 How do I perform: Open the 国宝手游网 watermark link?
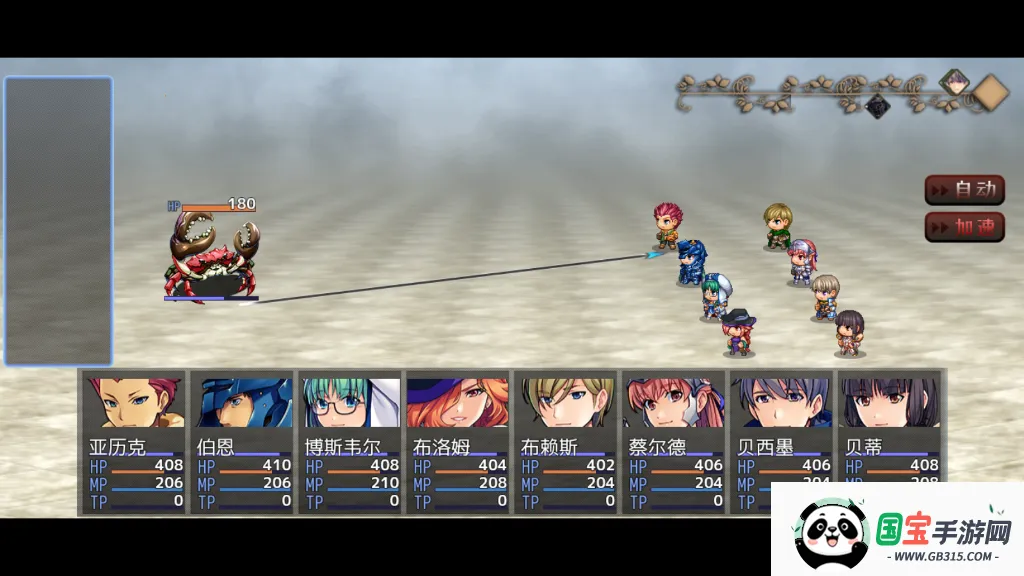tap(897, 530)
